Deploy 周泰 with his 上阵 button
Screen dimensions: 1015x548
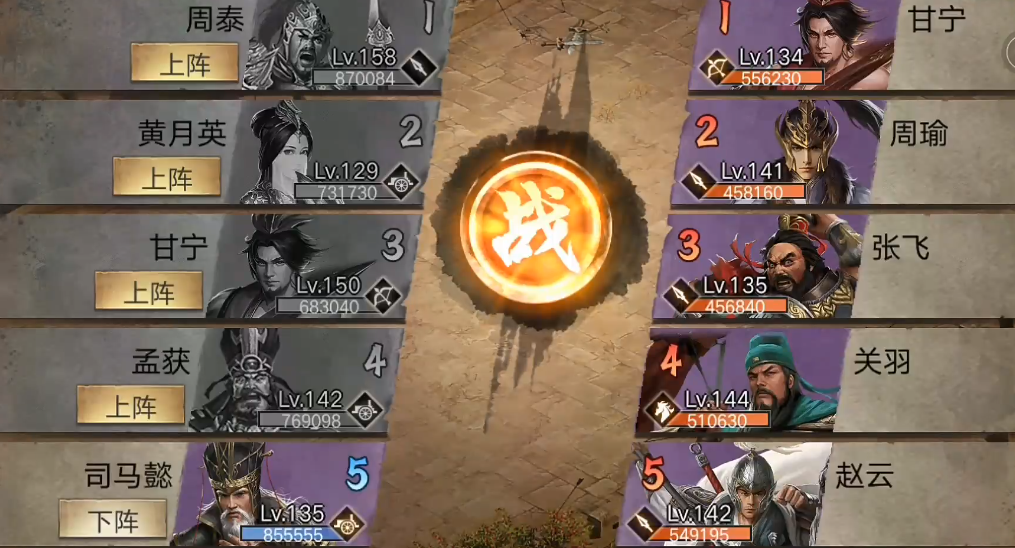(x=185, y=63)
